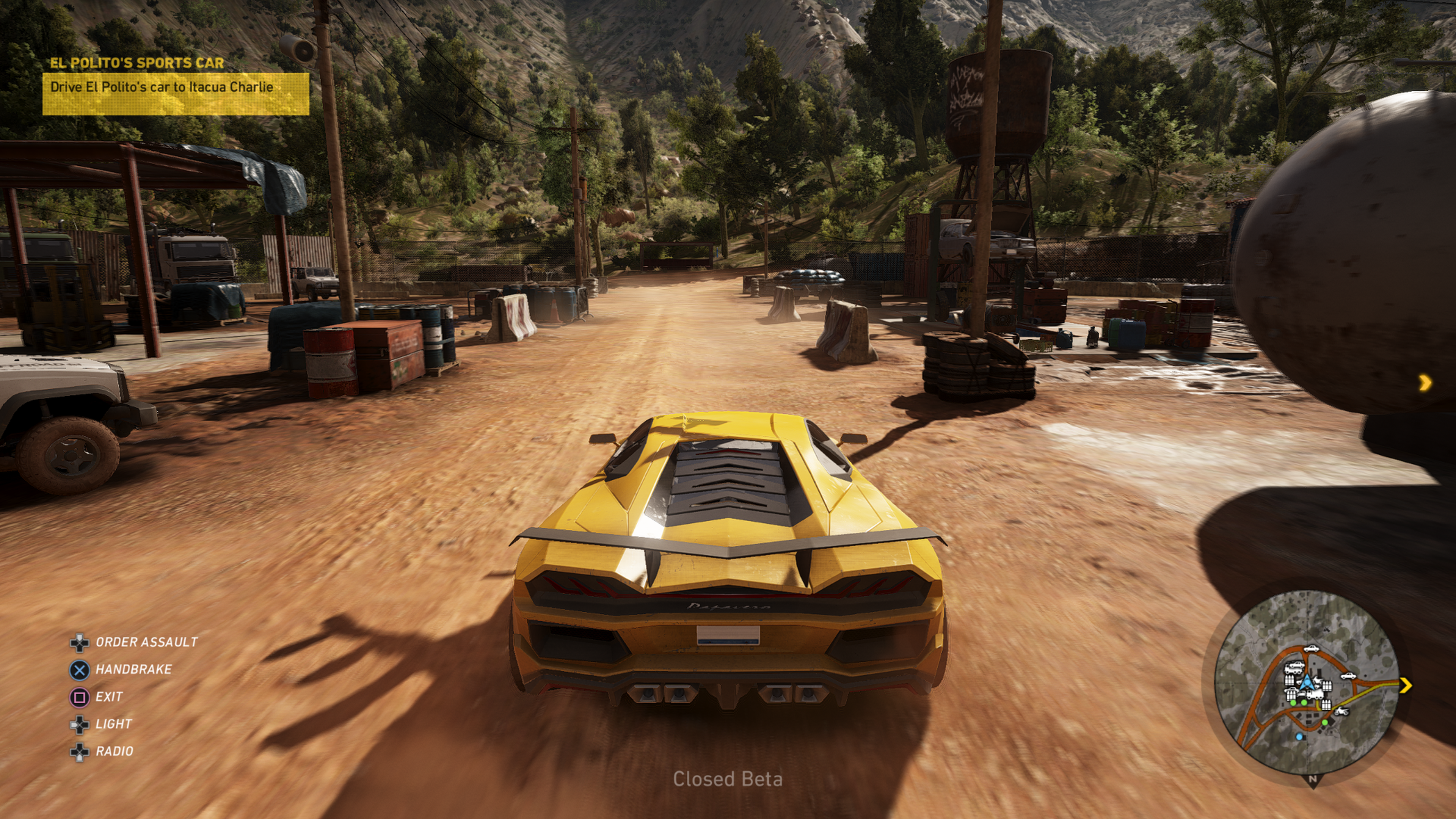Screen dimensions: 1456x819
Task: Click the yellow waypoint arrow on the minimap edge
Action: click(x=1405, y=685)
